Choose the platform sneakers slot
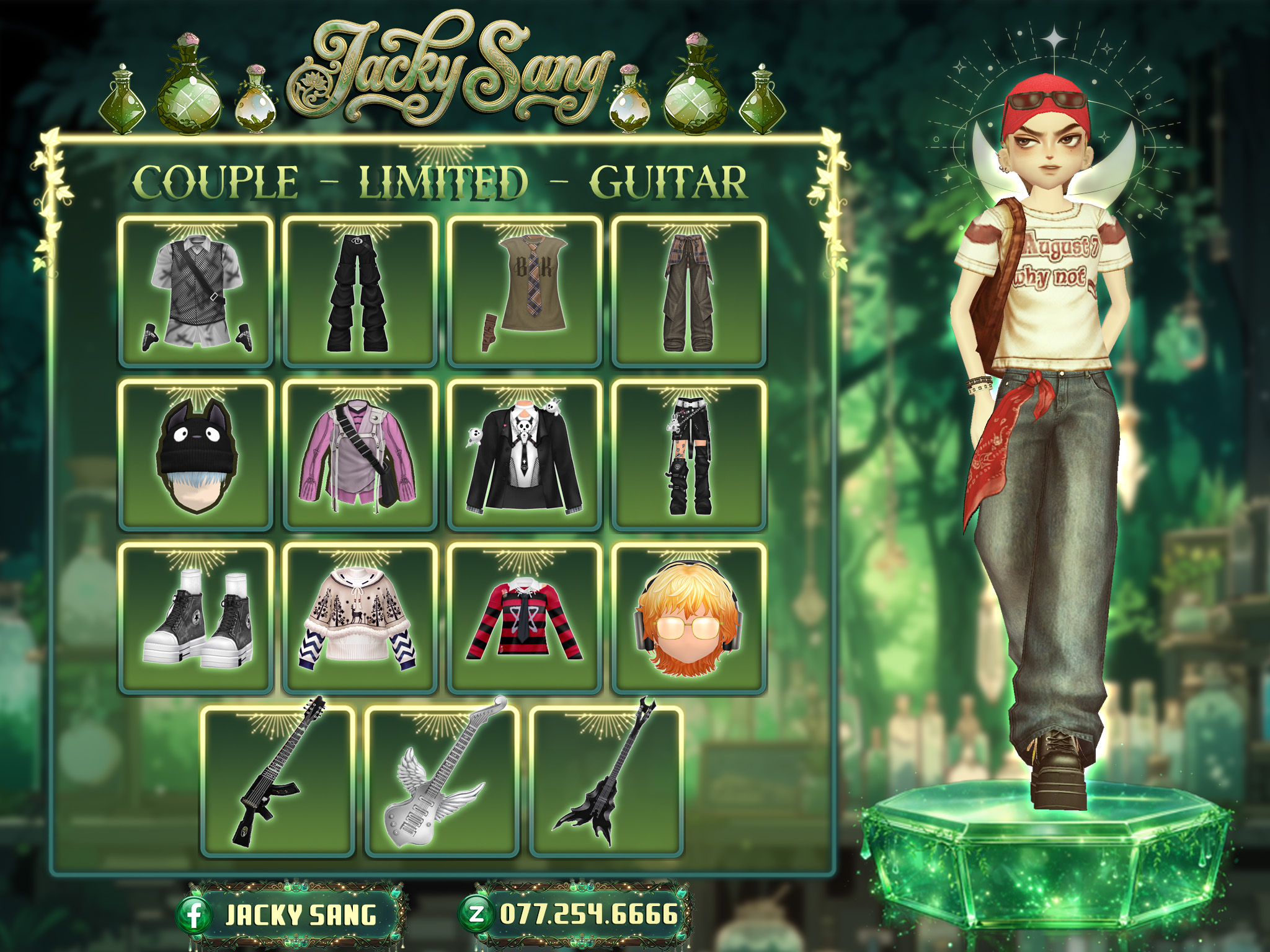Viewport: 1270px width, 952px height. [x=196, y=619]
